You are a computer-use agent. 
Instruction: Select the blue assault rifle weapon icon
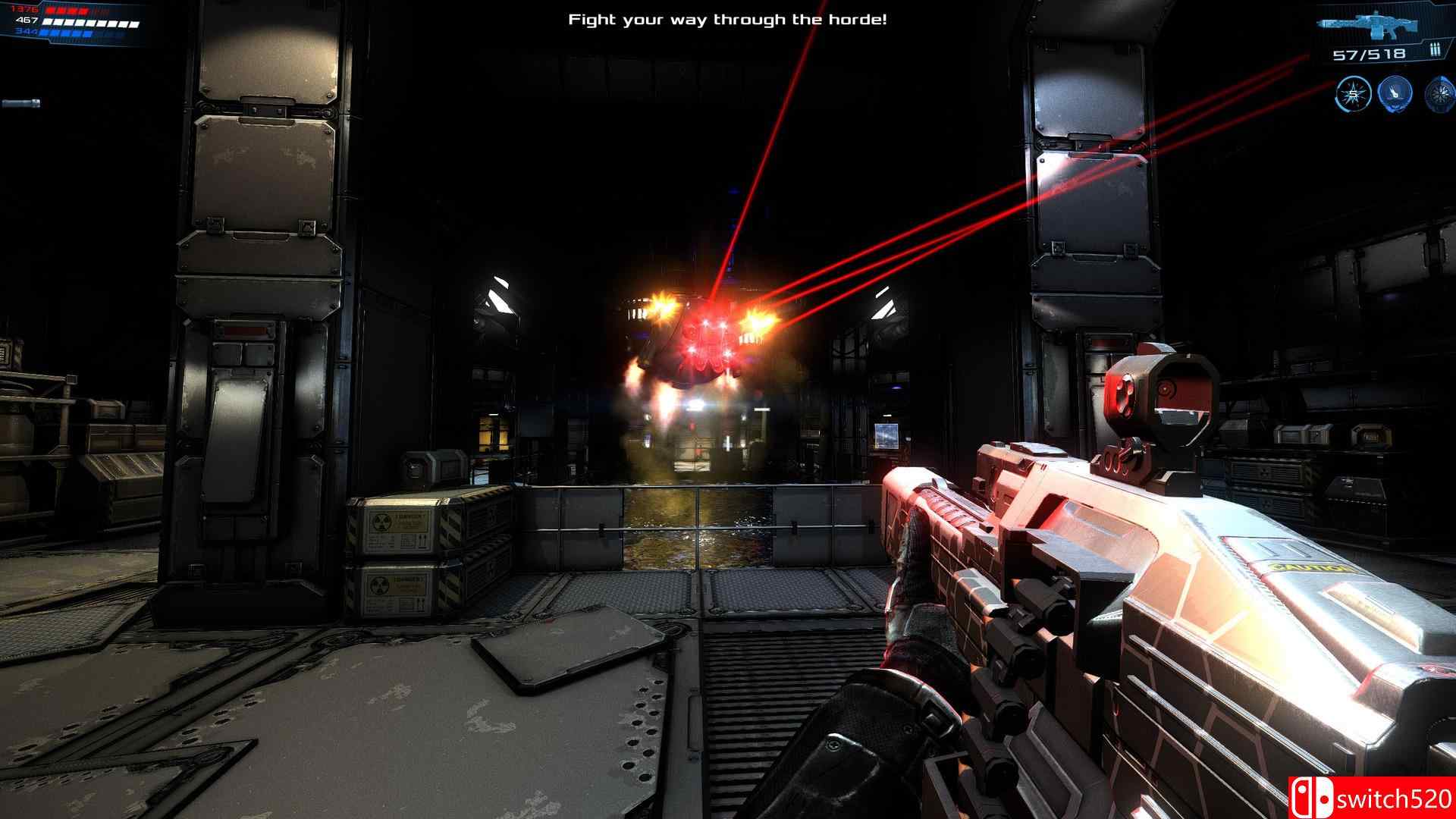(x=1370, y=24)
